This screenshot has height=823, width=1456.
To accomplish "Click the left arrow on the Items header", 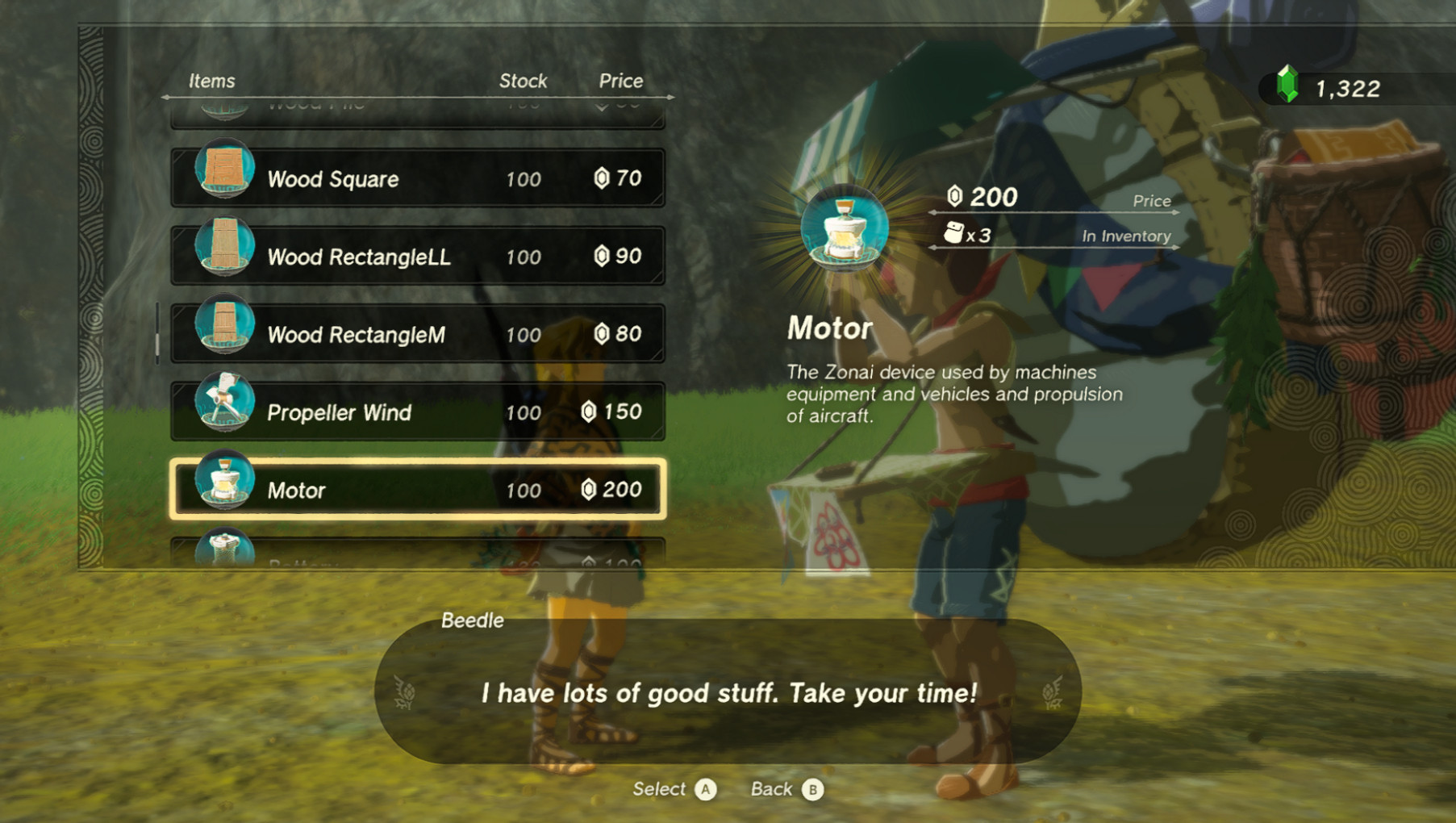I will 167,95.
